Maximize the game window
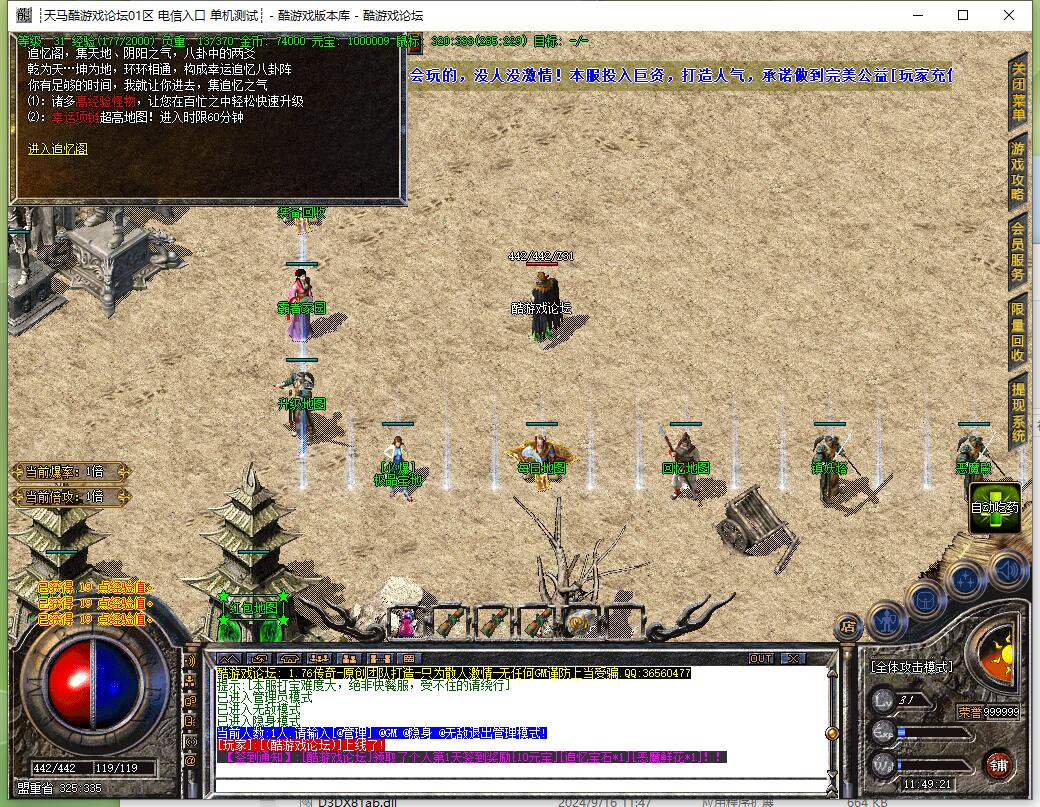This screenshot has width=1040, height=807. click(x=963, y=15)
